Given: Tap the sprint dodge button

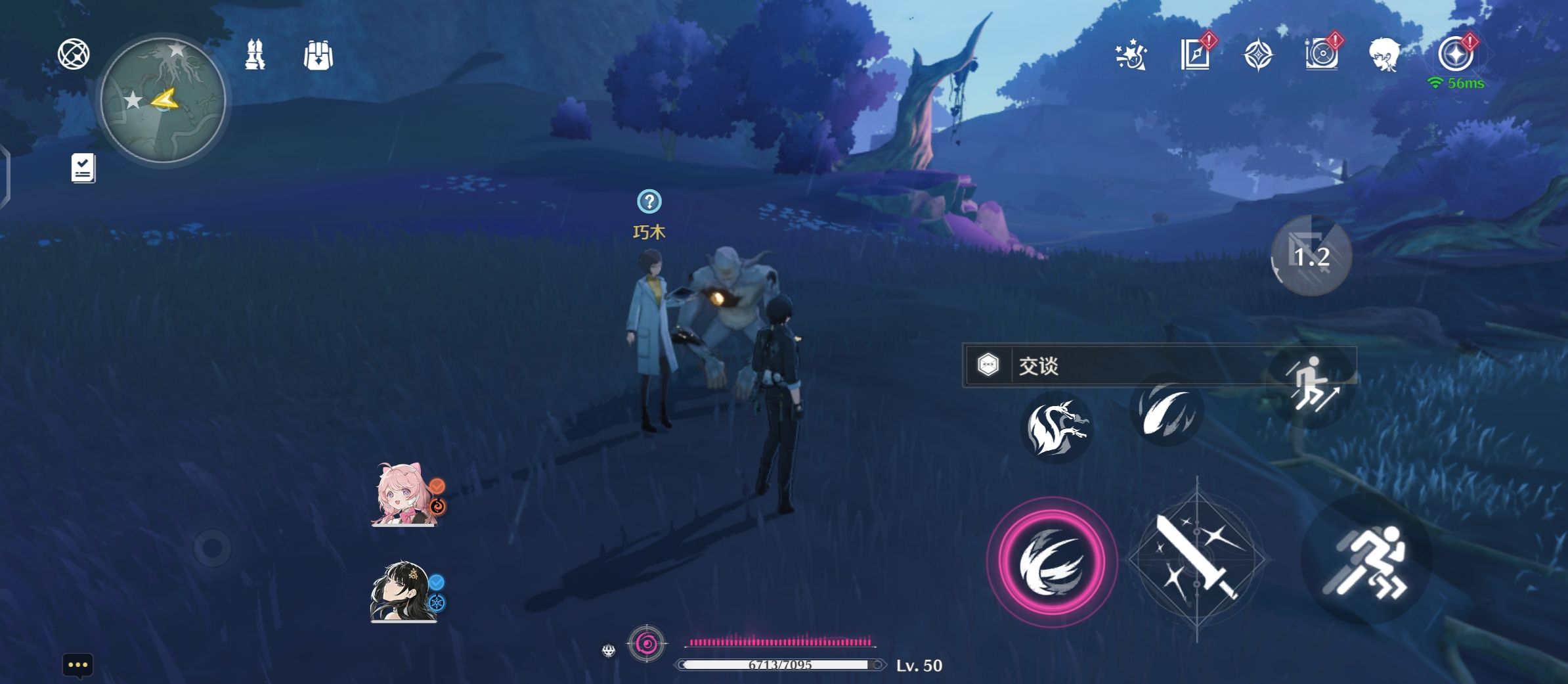Looking at the screenshot, I should point(1367,560).
